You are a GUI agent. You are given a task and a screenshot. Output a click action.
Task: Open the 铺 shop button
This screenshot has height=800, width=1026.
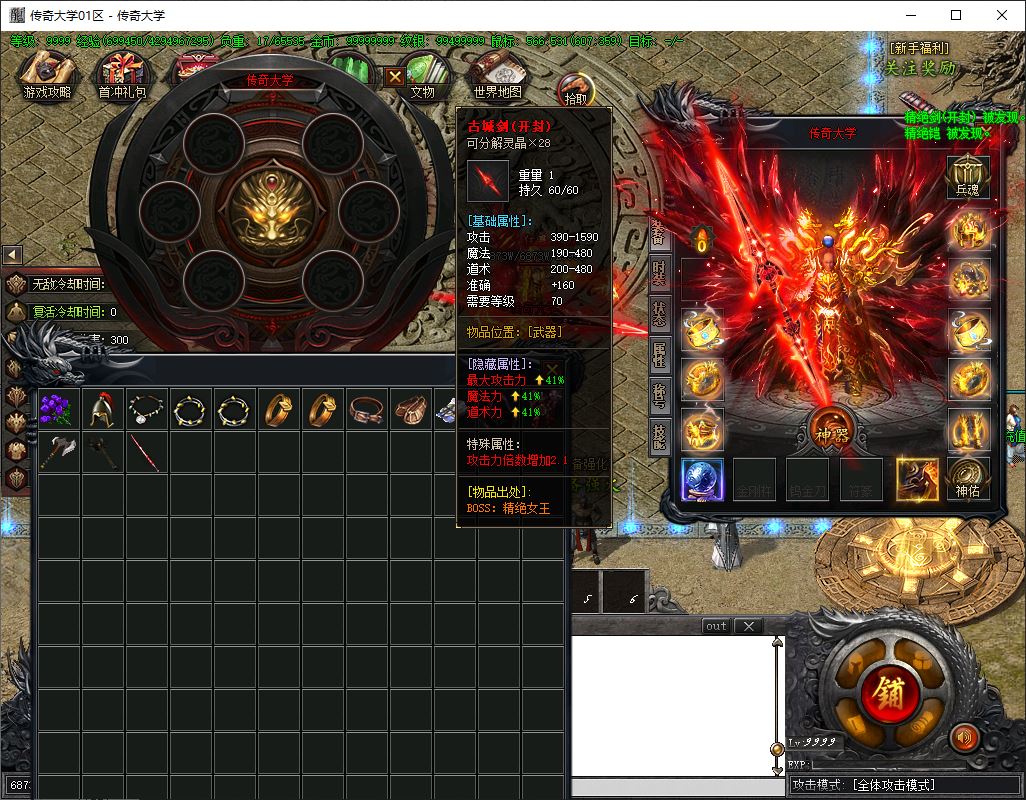887,692
